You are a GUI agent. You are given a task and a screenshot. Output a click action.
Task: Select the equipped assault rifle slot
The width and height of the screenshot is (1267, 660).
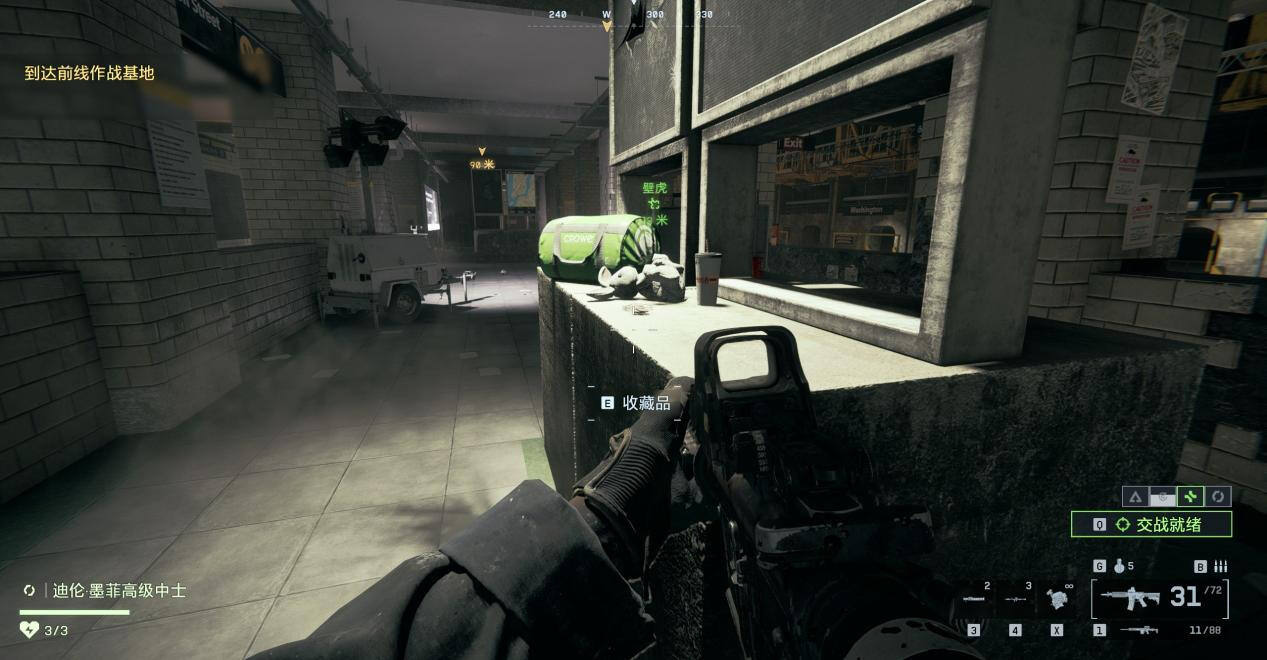[x=1130, y=598]
